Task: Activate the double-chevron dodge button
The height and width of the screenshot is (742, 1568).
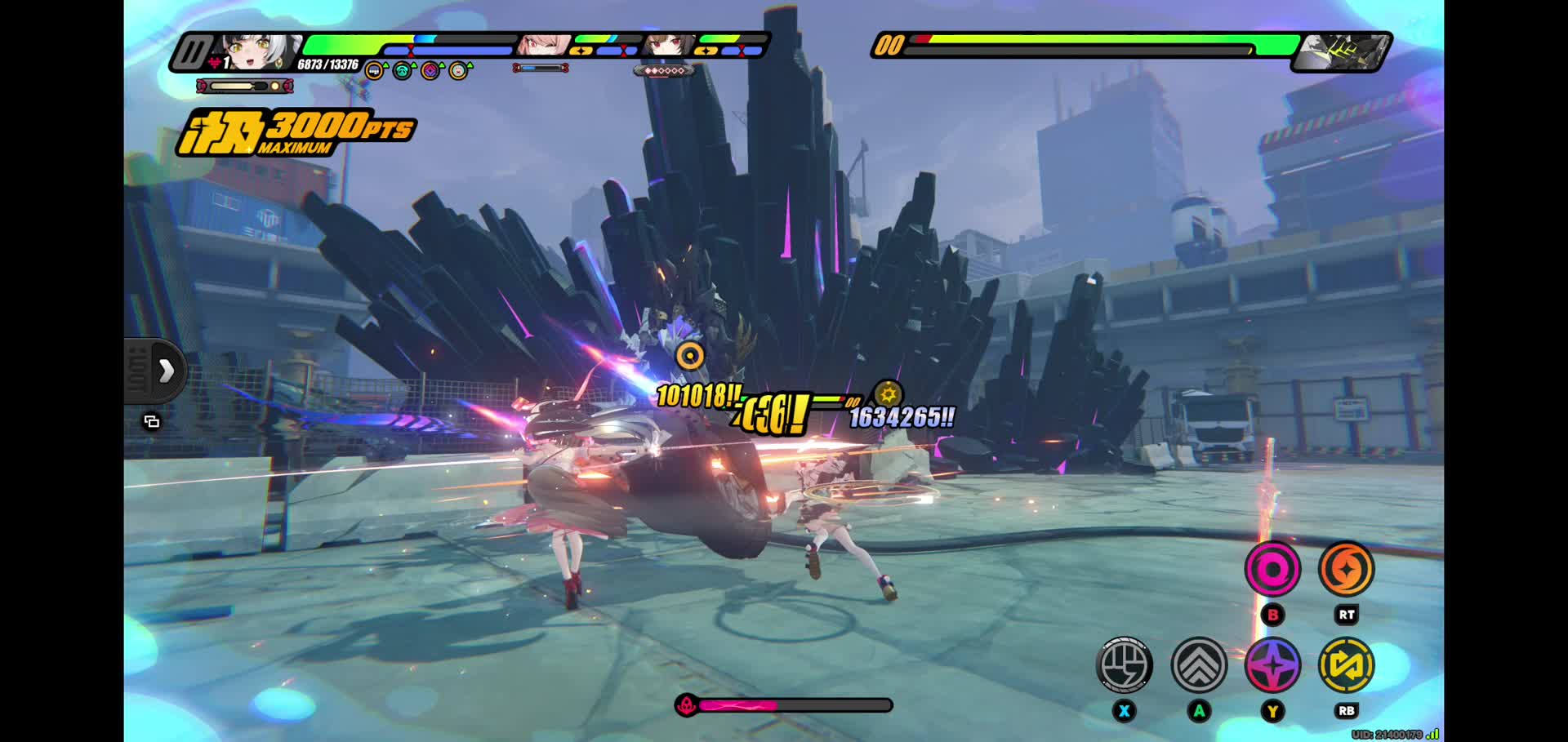Action: pyautogui.click(x=1199, y=665)
